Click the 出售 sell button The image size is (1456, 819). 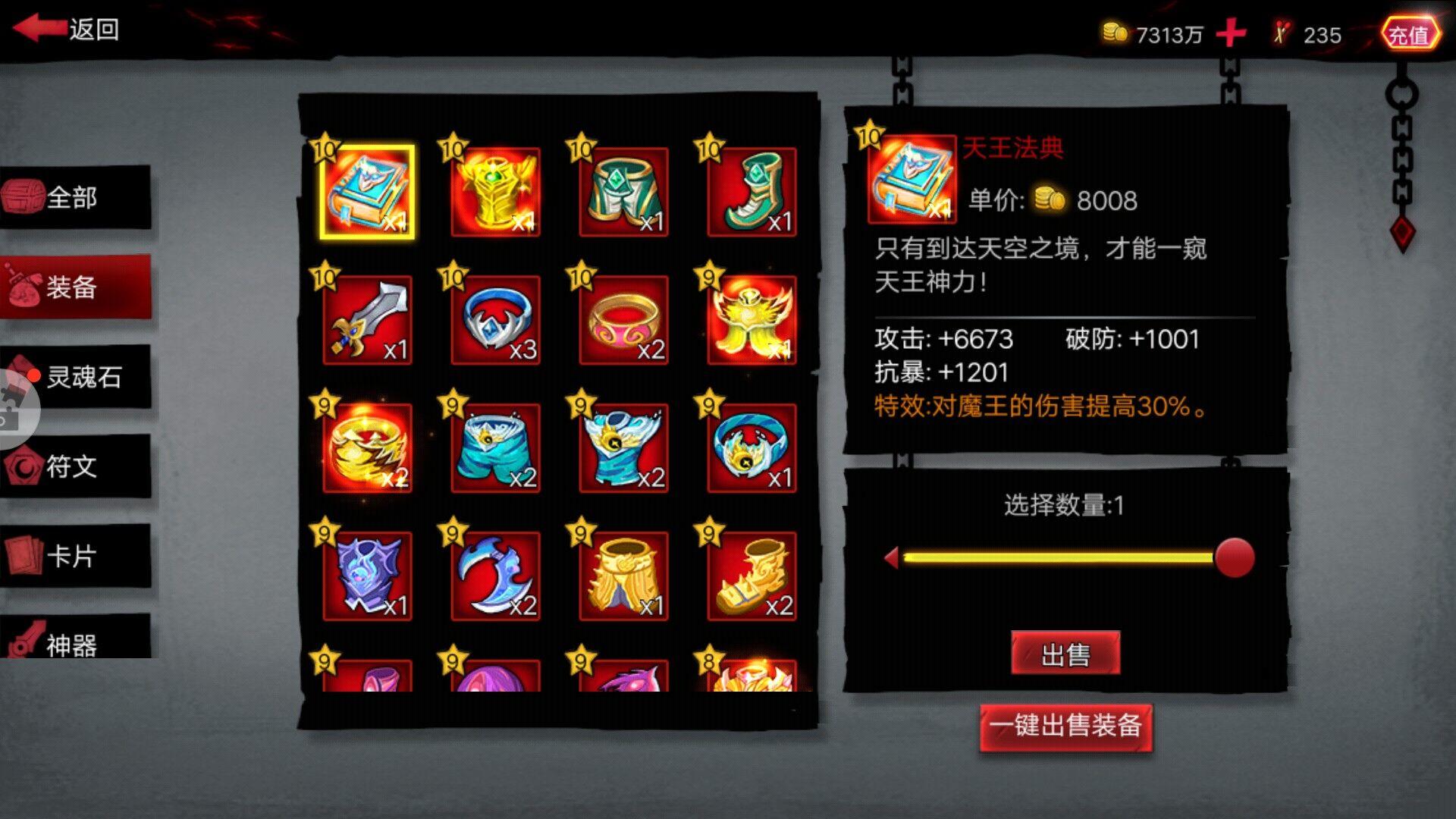[1065, 652]
